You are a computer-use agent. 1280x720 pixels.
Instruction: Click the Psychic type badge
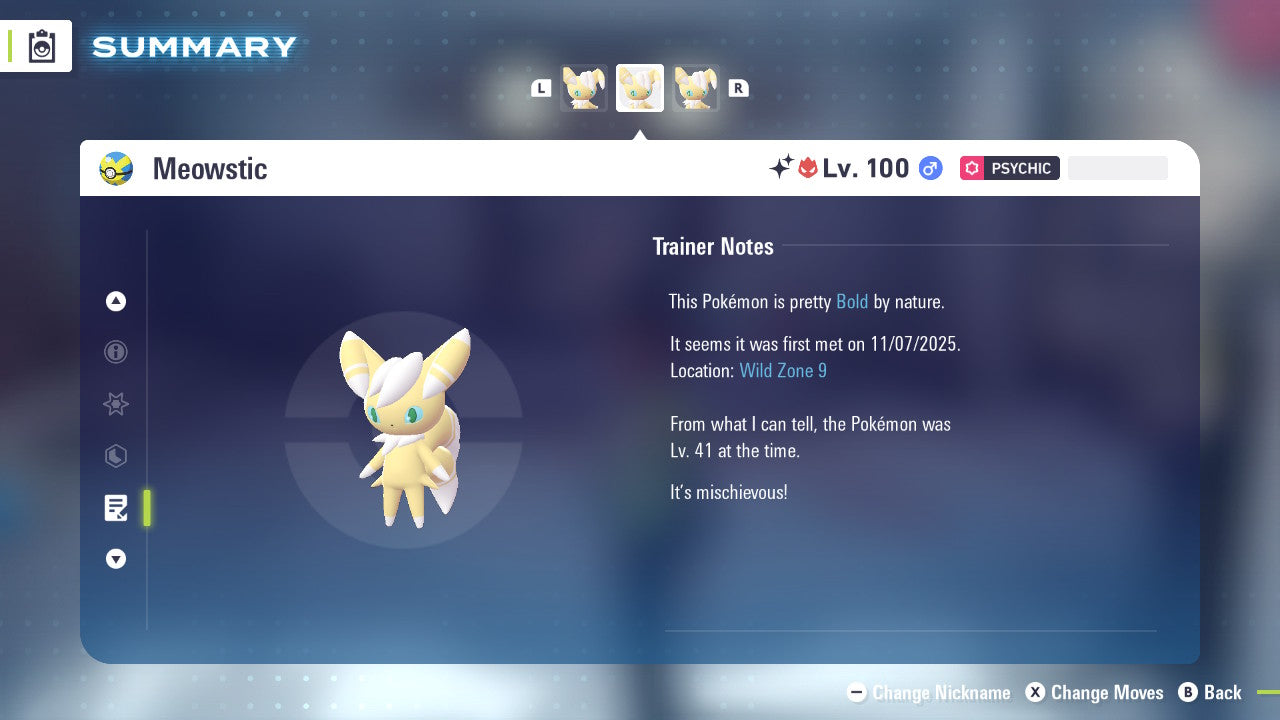pos(1009,168)
